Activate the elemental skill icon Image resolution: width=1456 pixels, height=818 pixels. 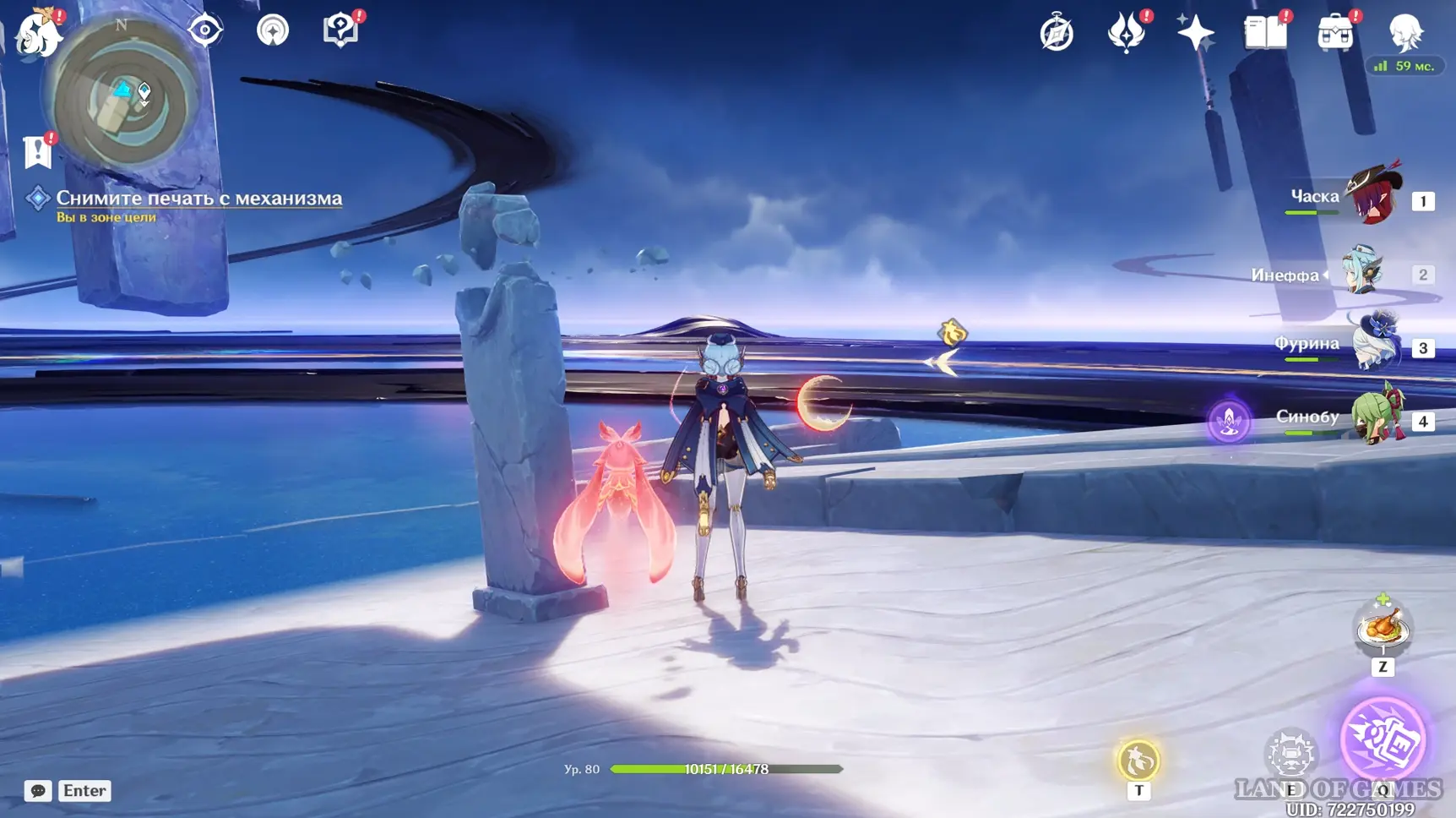click(x=1291, y=755)
